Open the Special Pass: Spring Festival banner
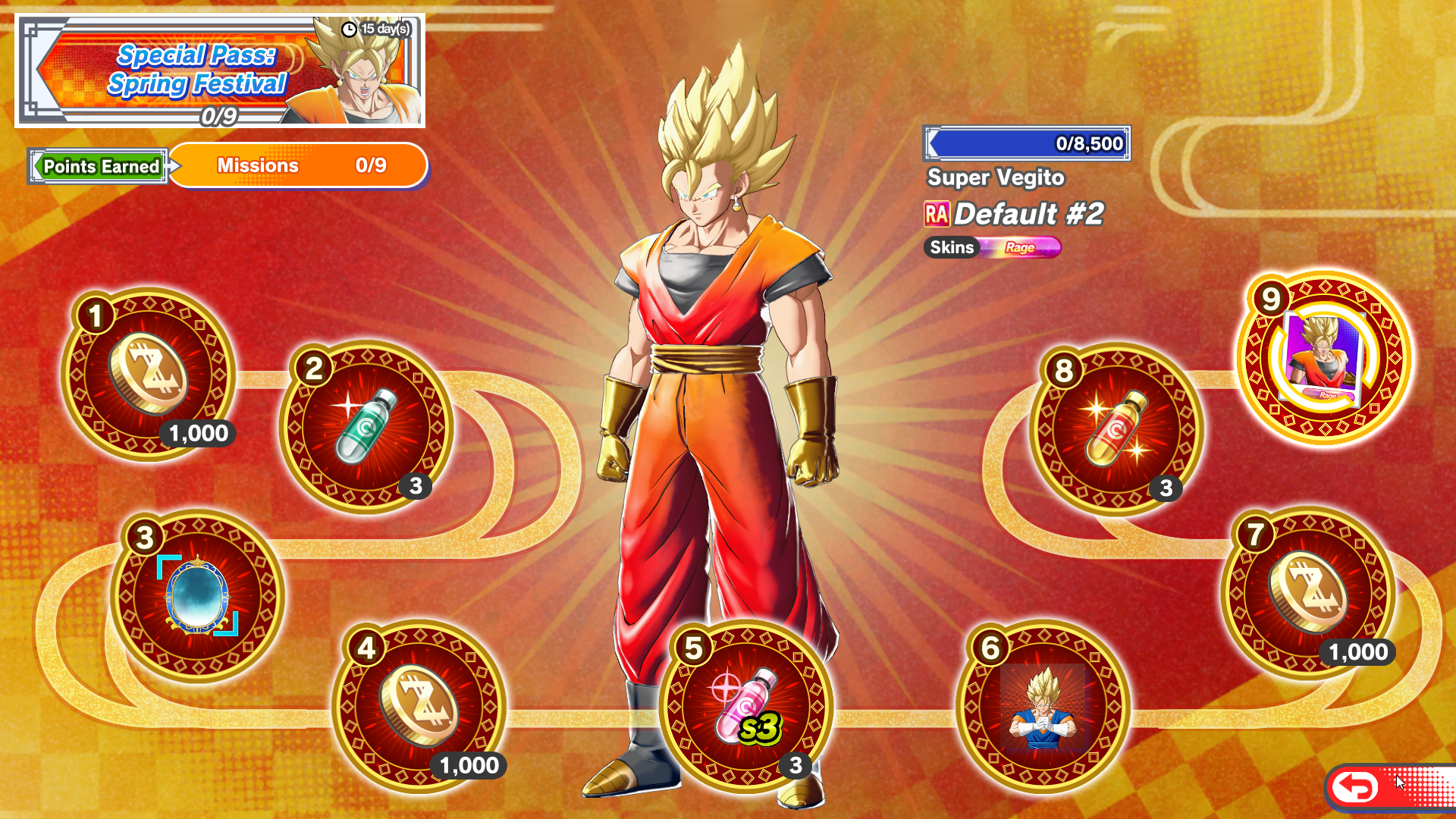 220,71
